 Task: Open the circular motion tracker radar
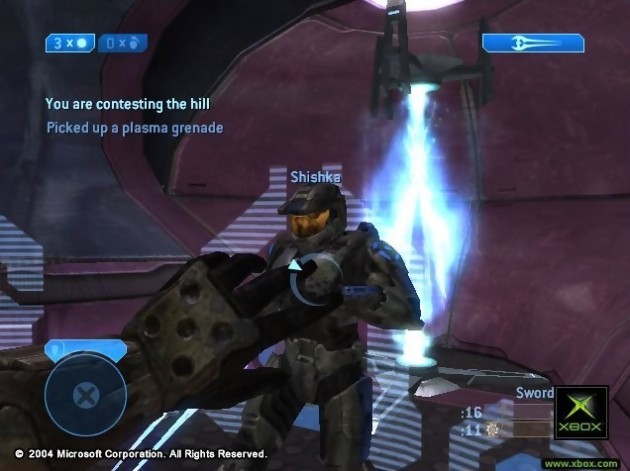pos(86,394)
